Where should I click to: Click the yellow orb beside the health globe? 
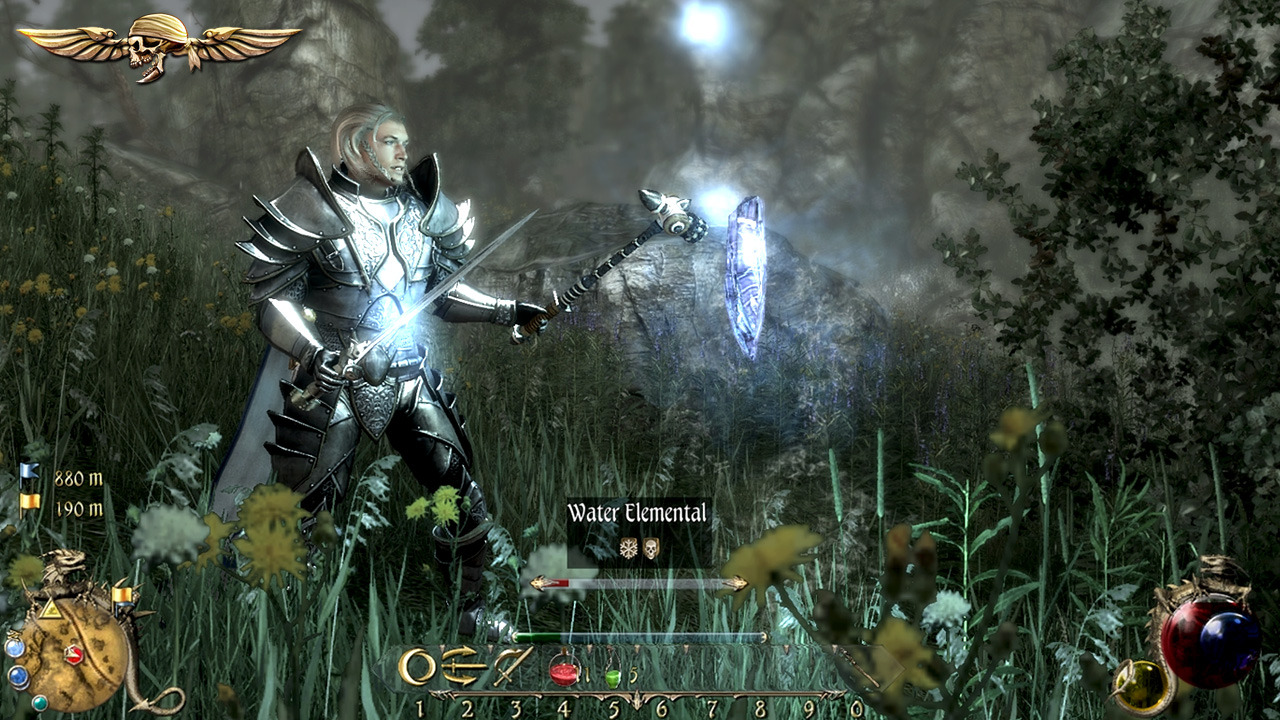[1142, 684]
